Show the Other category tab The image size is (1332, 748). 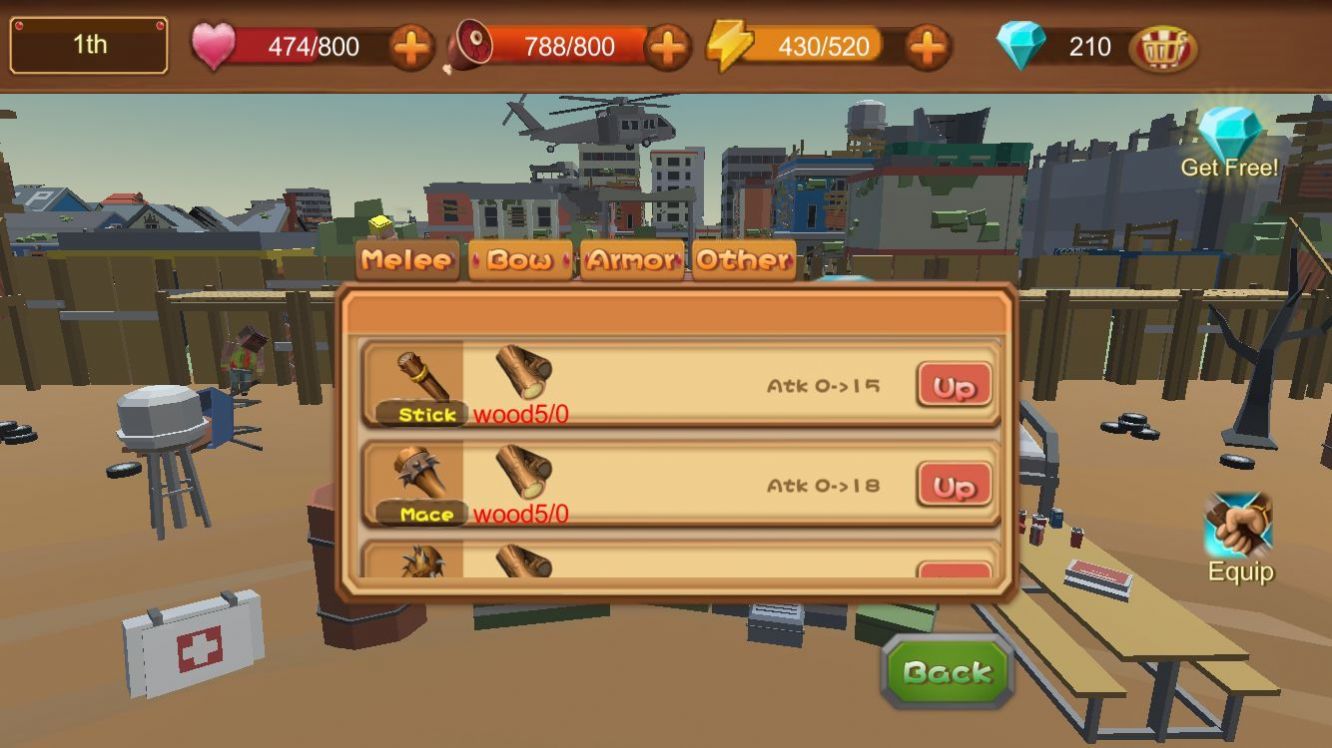(744, 260)
